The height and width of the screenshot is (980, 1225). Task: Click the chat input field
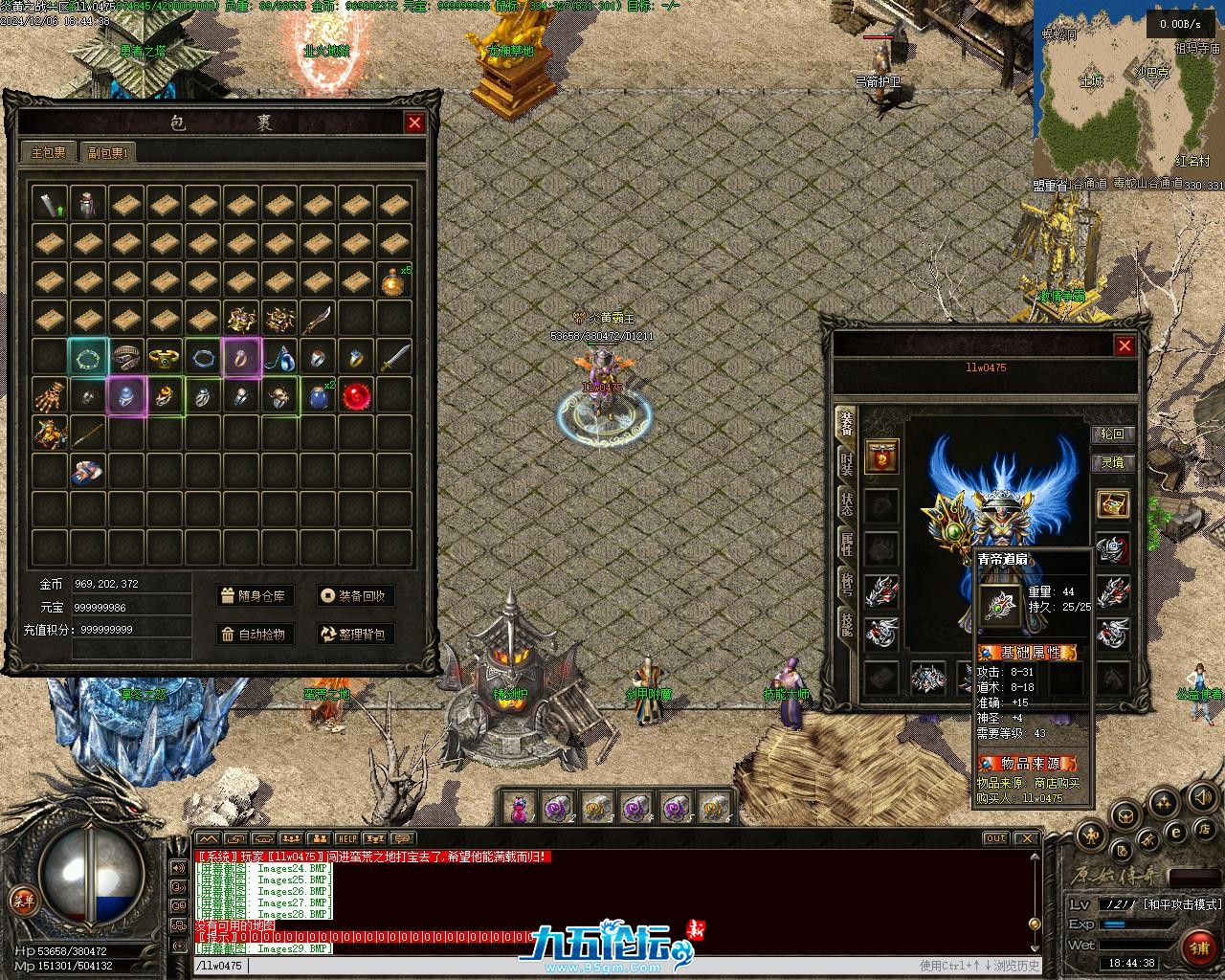[x=574, y=966]
